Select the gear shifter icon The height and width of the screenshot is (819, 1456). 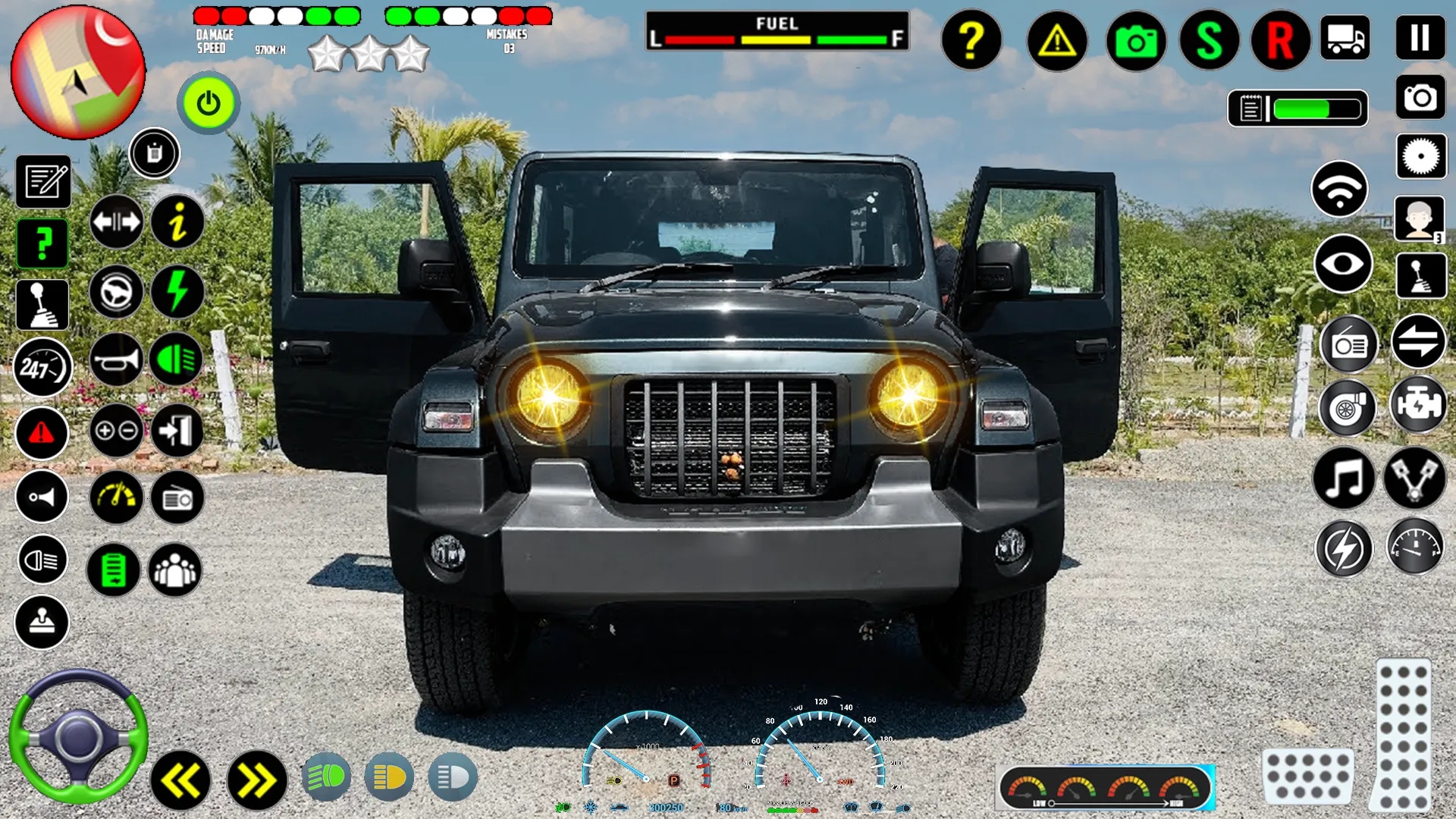pyautogui.click(x=42, y=303)
